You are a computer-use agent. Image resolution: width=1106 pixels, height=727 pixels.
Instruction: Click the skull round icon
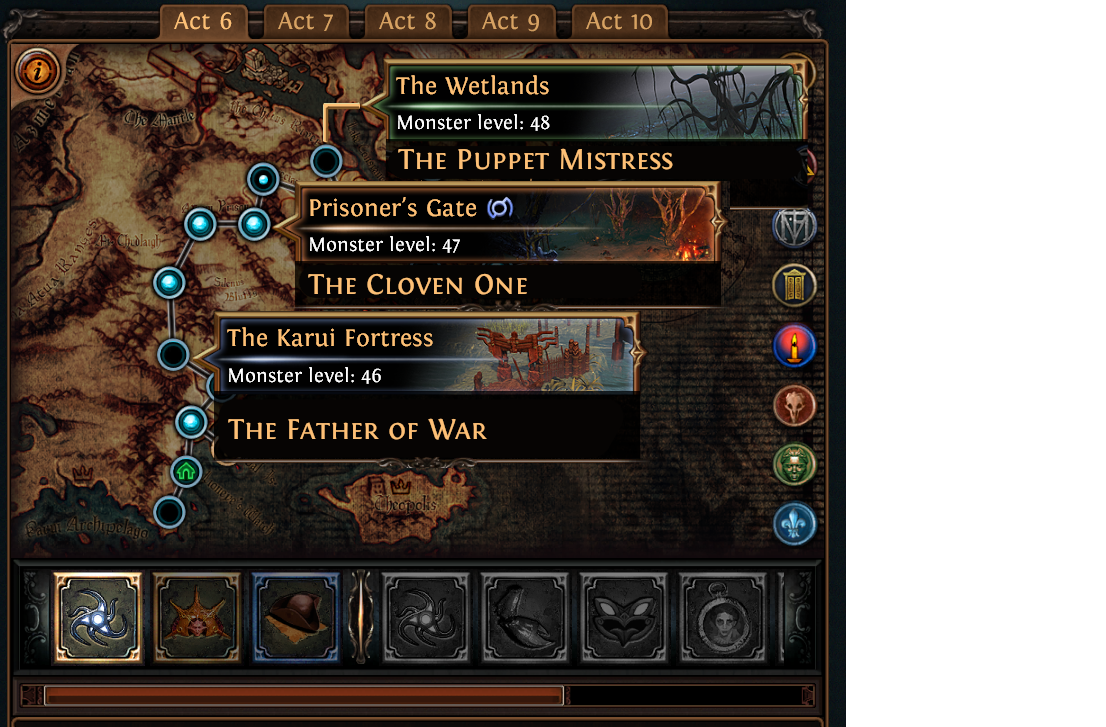[795, 405]
